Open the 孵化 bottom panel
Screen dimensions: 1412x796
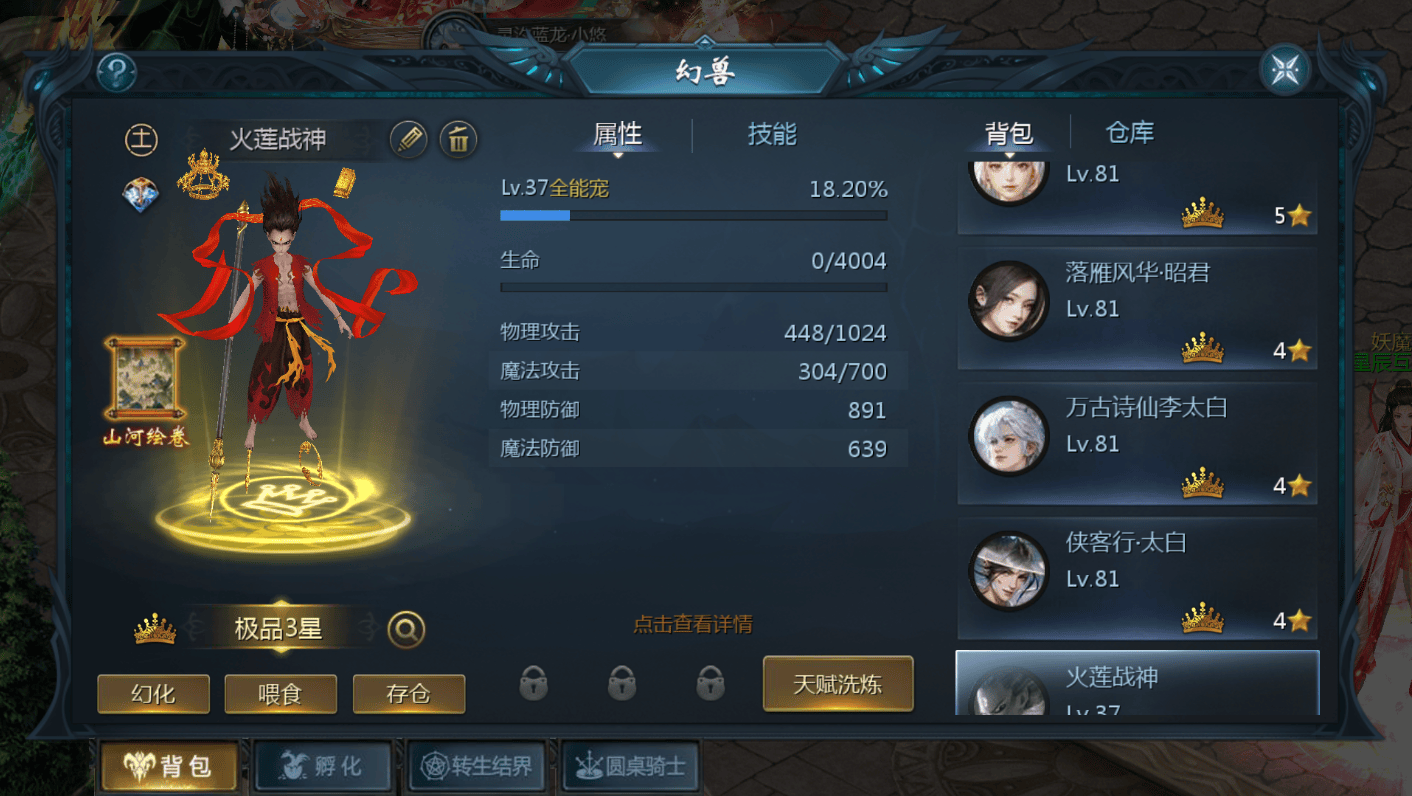coord(322,765)
